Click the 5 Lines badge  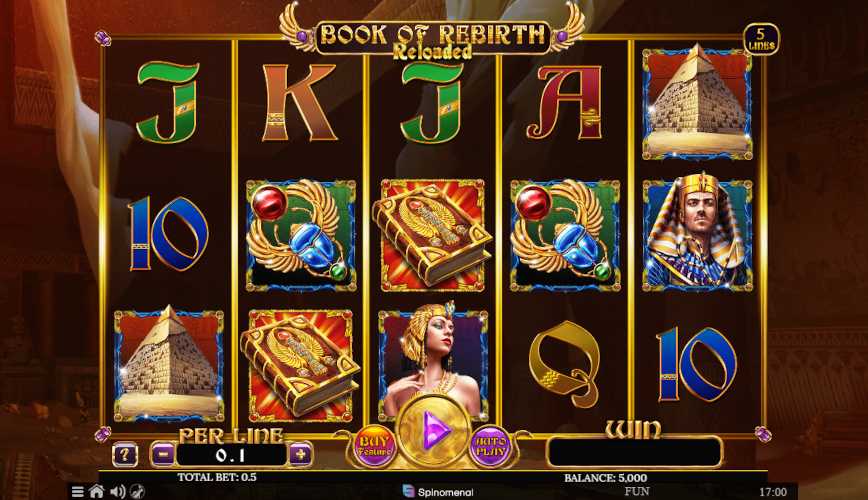[761, 41]
